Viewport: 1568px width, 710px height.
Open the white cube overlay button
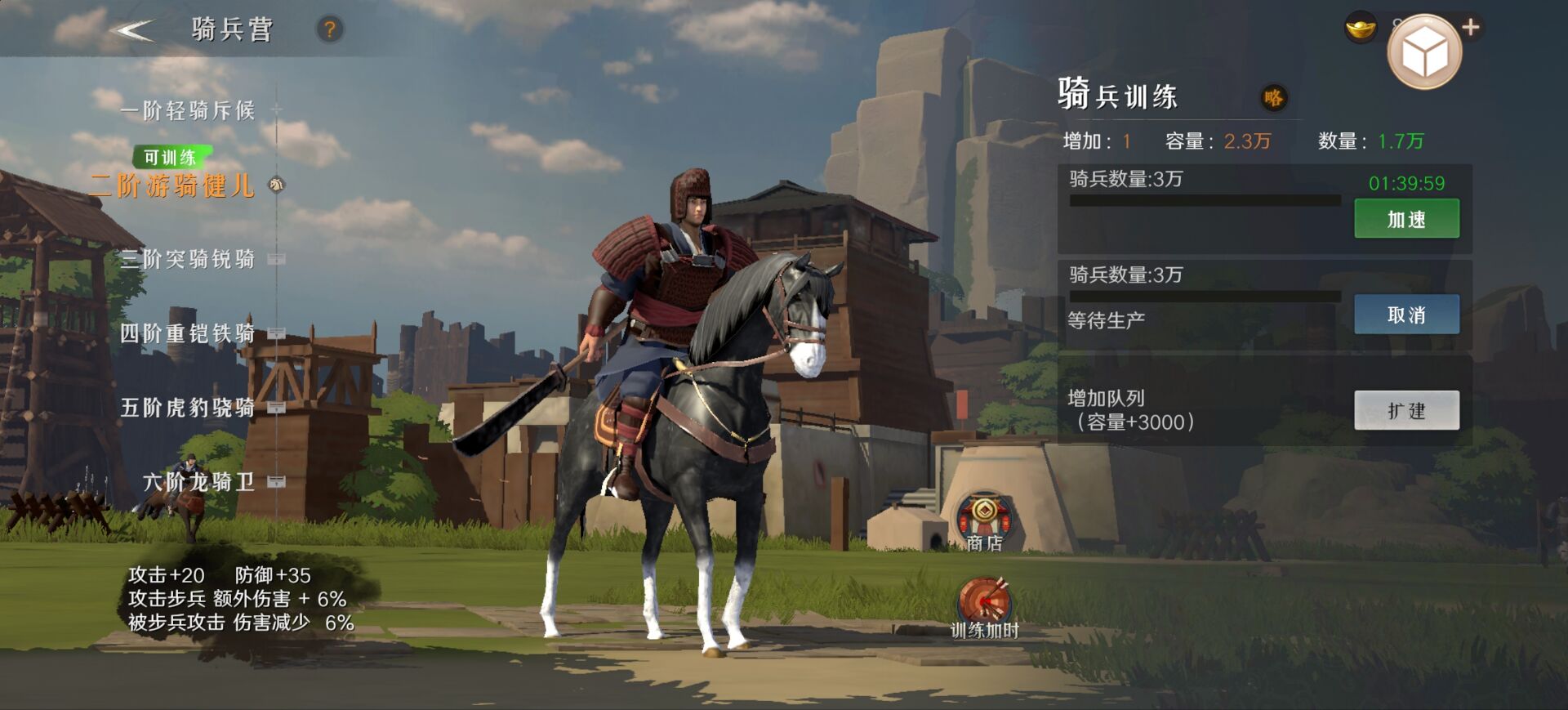click(1424, 53)
